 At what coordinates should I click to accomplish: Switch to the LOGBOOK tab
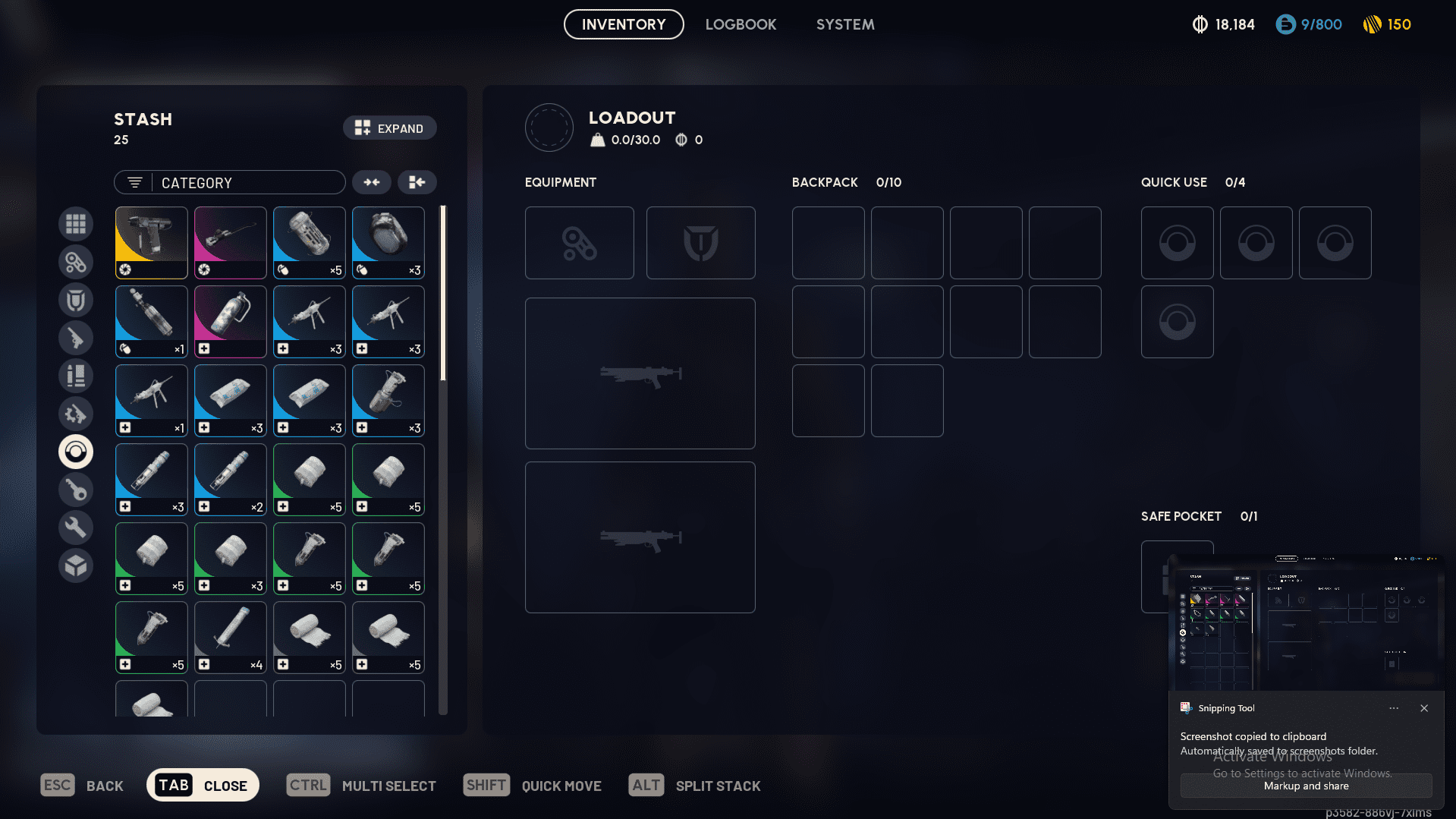(741, 24)
